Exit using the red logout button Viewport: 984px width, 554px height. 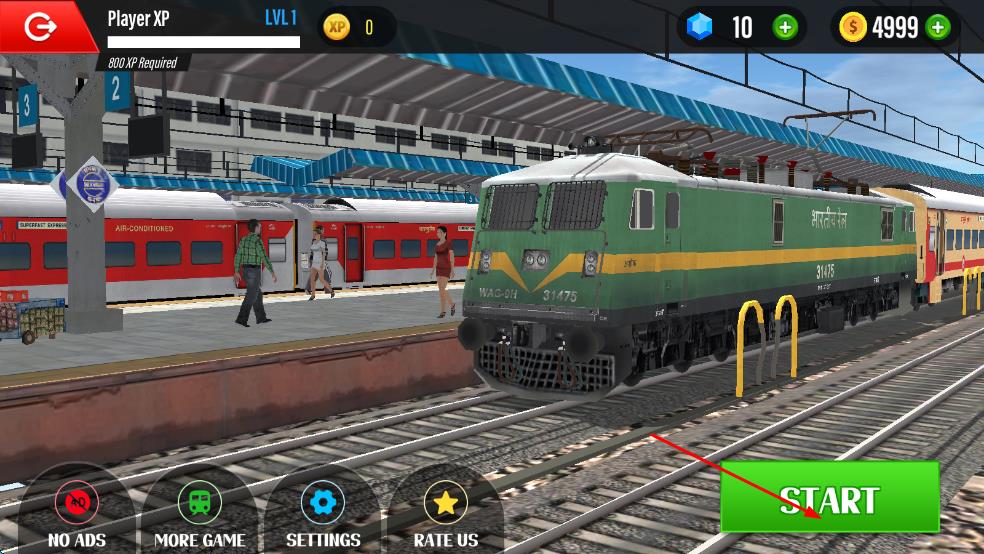coord(42,27)
